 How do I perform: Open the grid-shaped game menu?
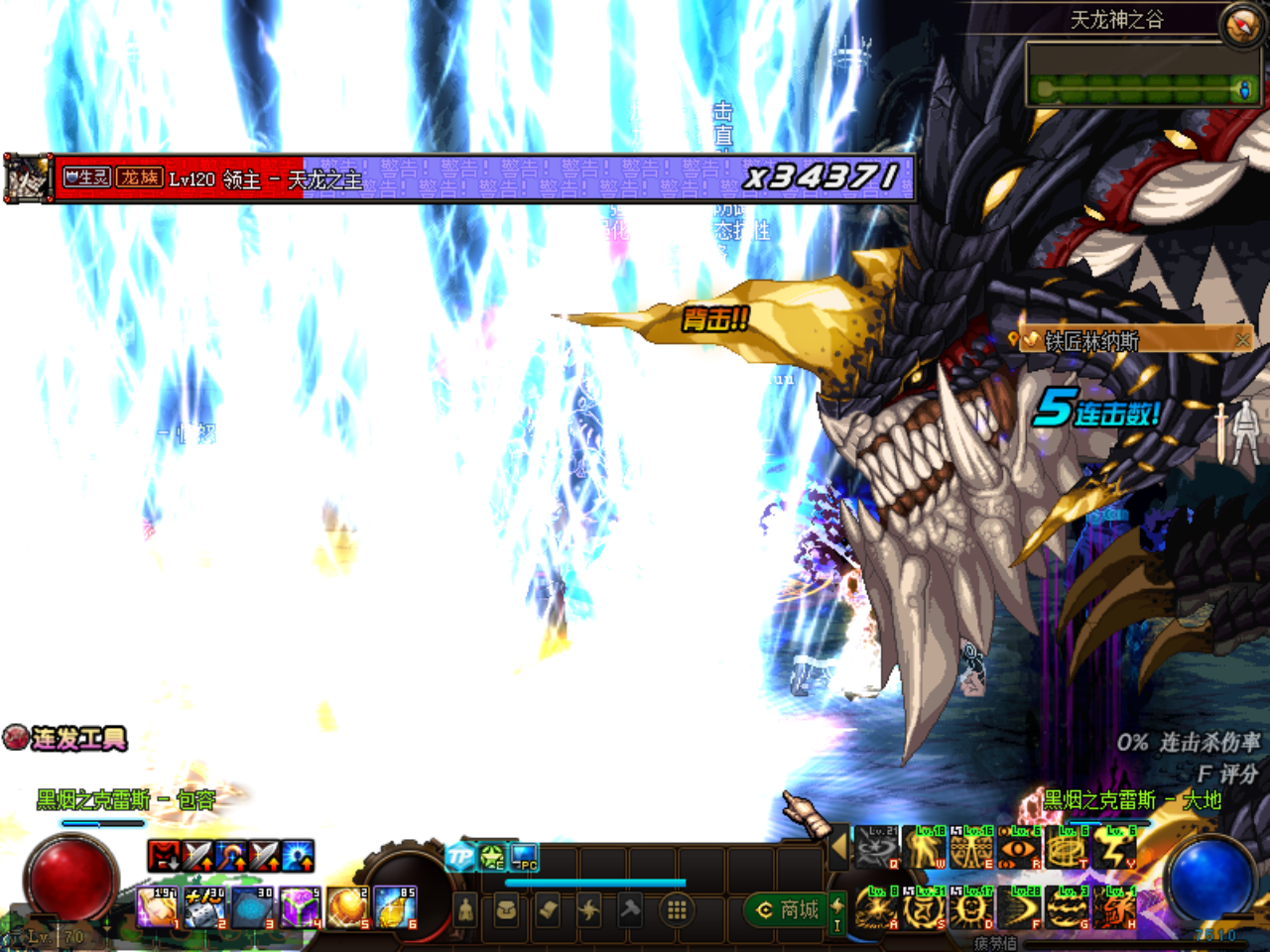point(677,908)
